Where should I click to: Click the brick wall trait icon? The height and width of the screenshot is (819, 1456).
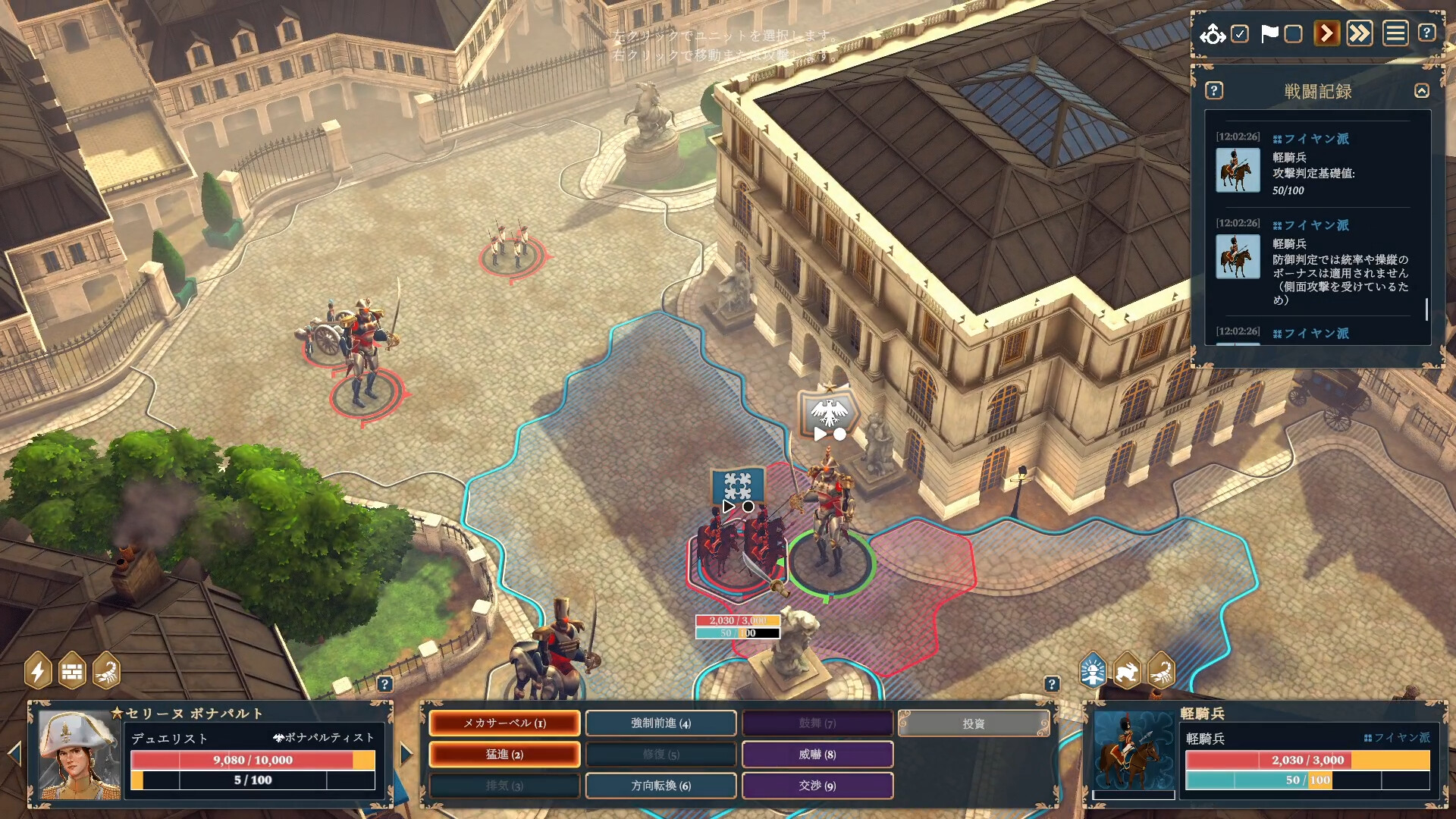click(72, 671)
